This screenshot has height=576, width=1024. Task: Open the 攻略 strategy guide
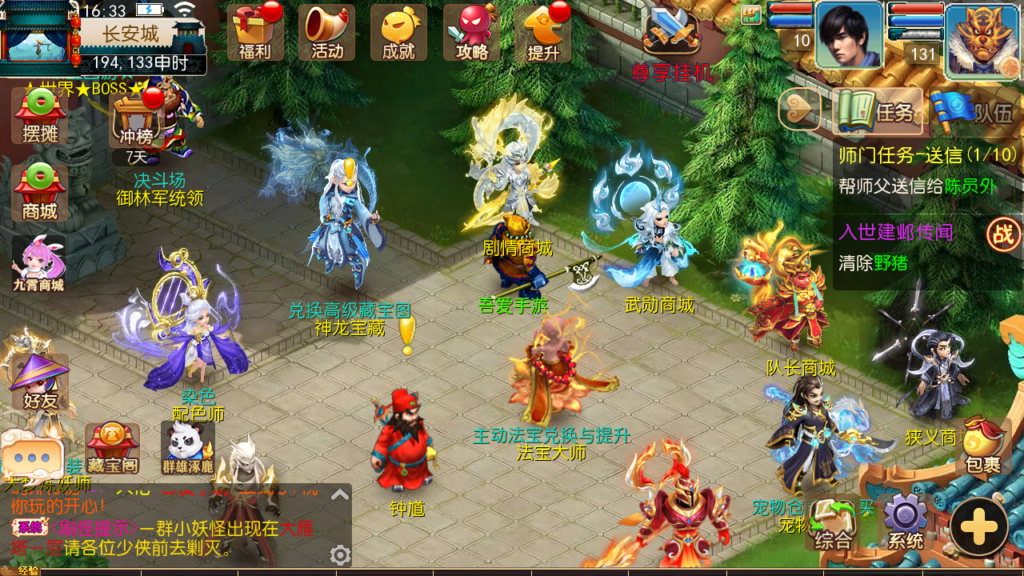[x=471, y=32]
